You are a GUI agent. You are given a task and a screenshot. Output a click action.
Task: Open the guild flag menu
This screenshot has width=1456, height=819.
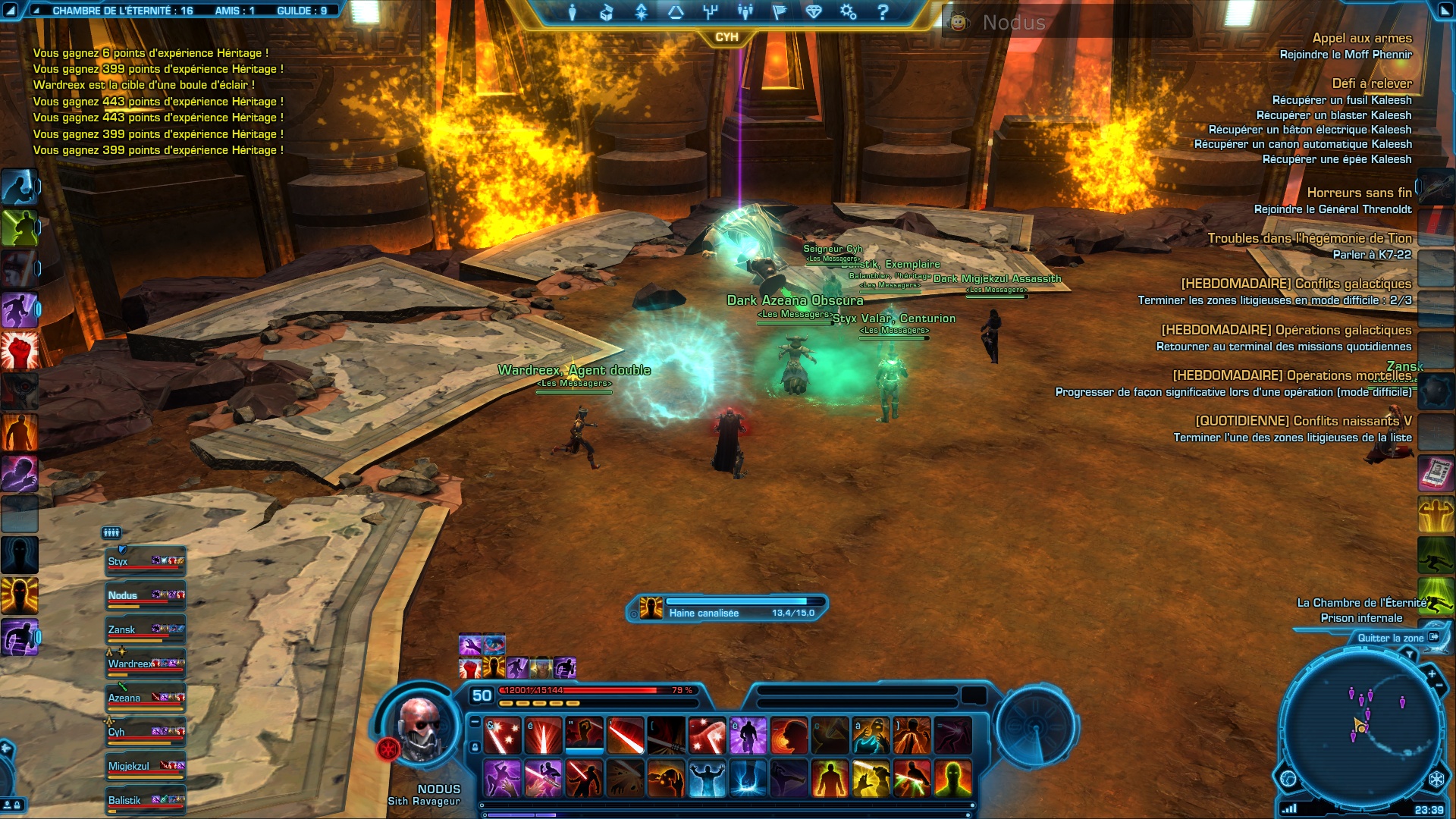click(780, 12)
